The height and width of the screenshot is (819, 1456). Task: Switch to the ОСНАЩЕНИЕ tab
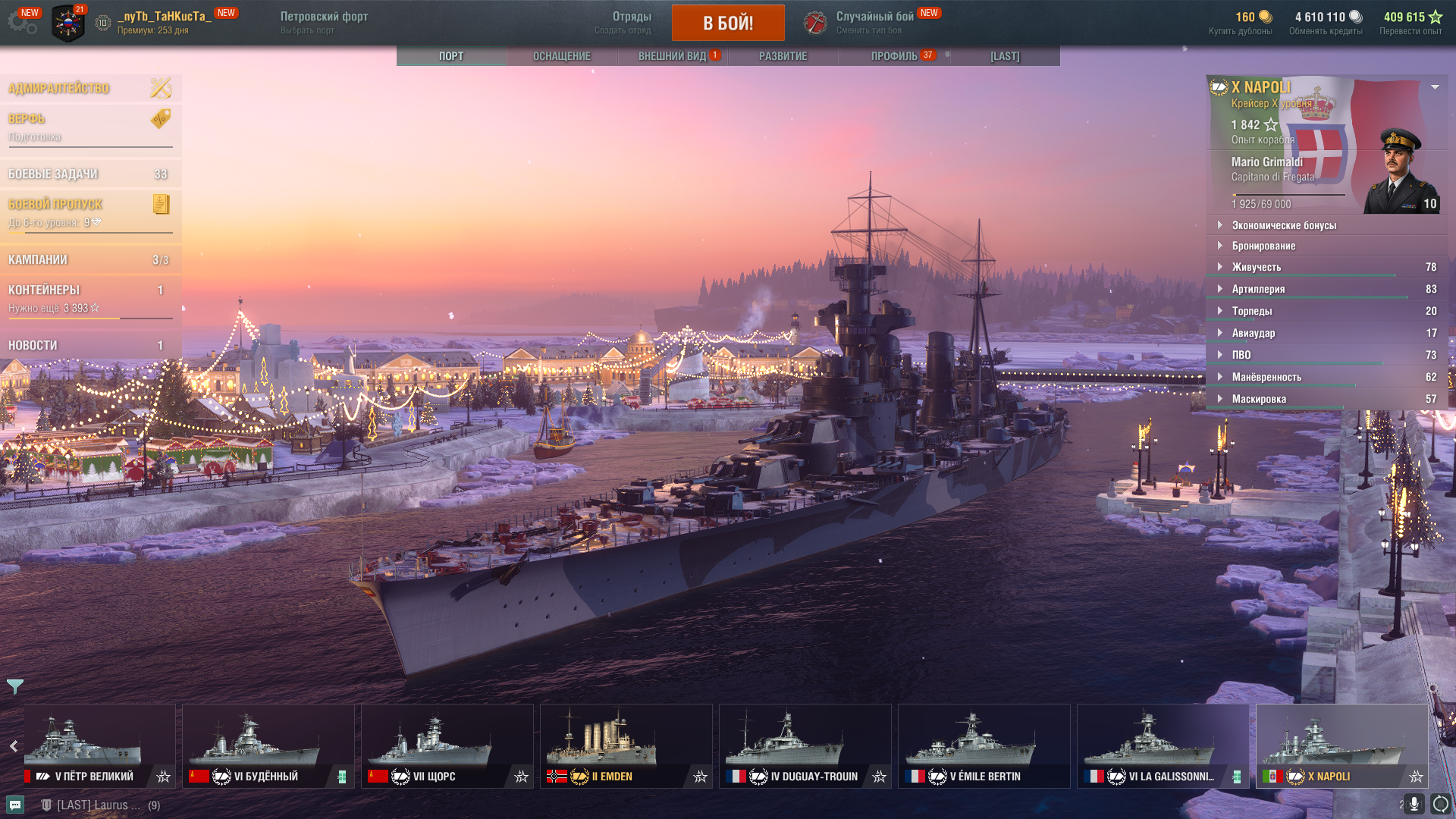(x=561, y=56)
